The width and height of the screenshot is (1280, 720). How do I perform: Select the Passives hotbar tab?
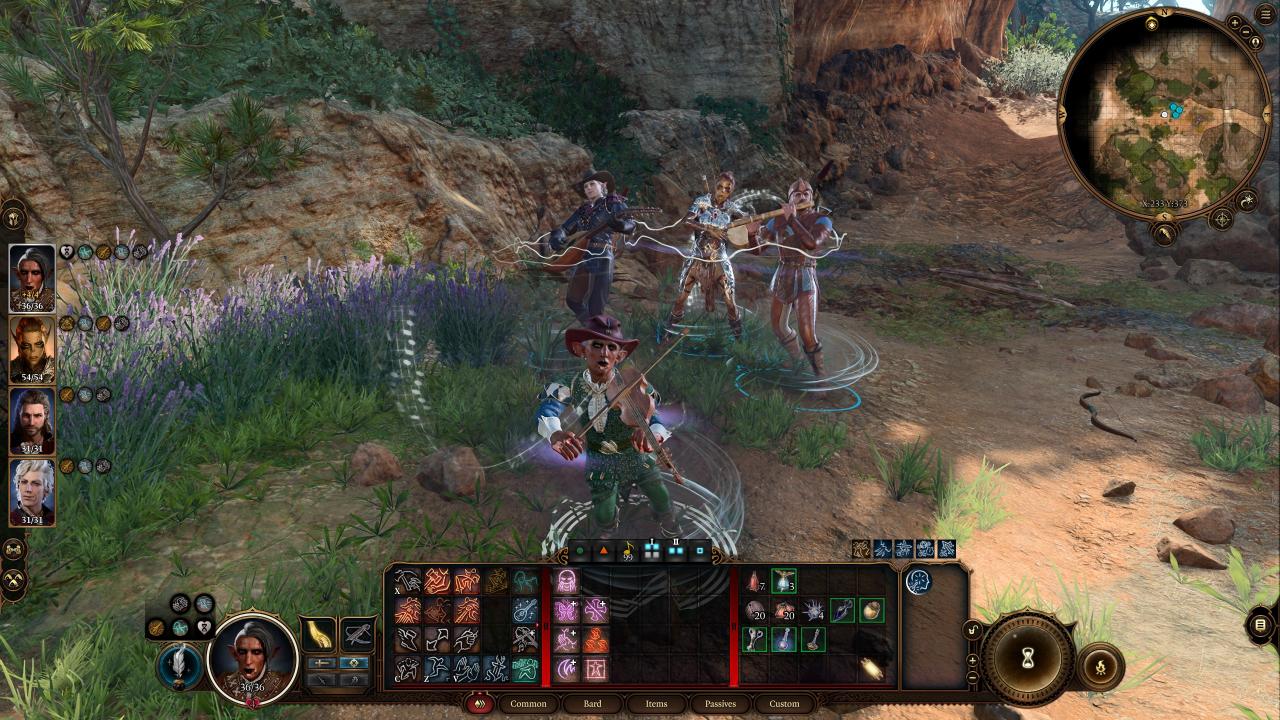[x=720, y=704]
